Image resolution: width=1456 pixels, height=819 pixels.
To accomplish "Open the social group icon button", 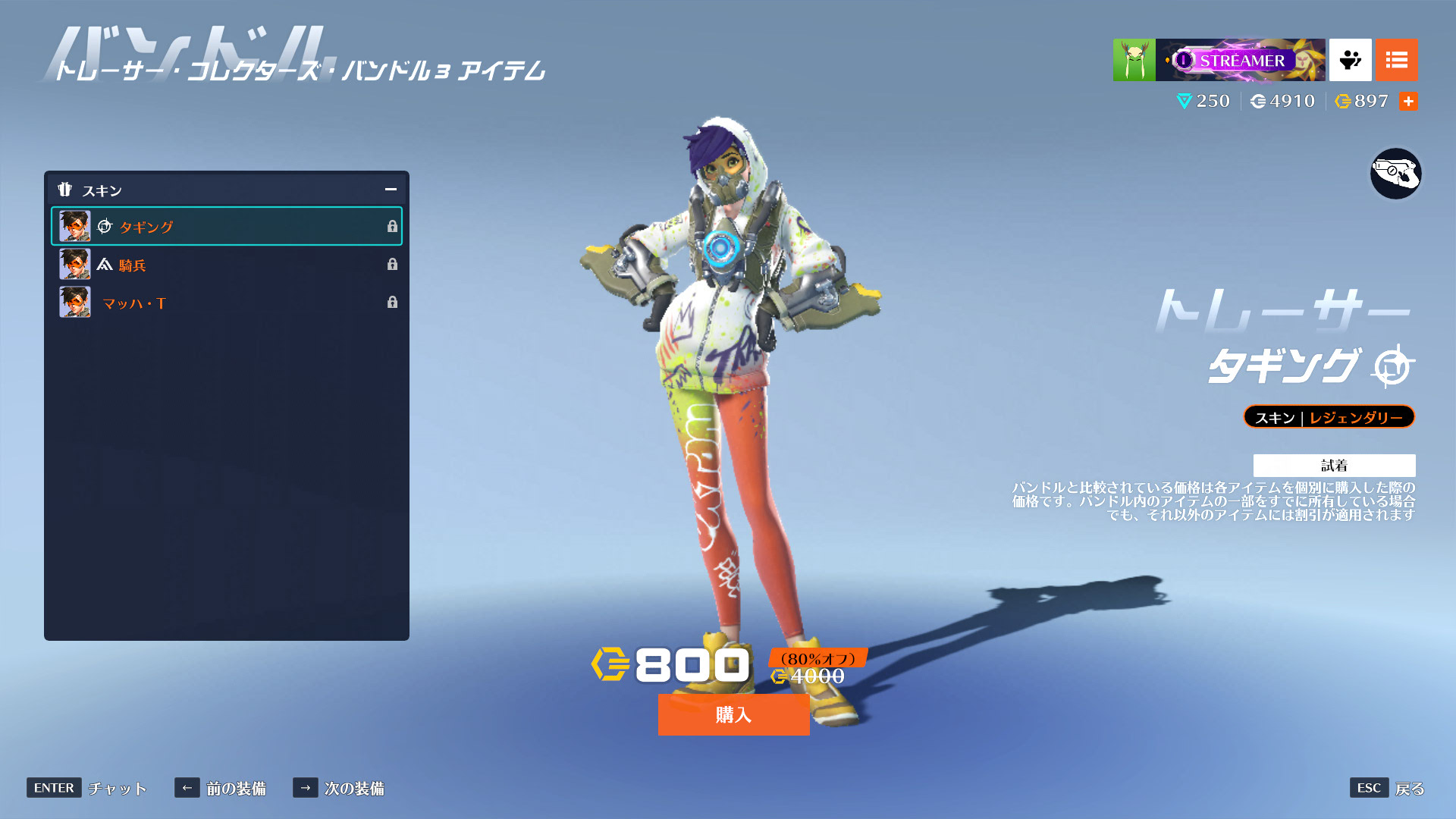I will (x=1350, y=60).
